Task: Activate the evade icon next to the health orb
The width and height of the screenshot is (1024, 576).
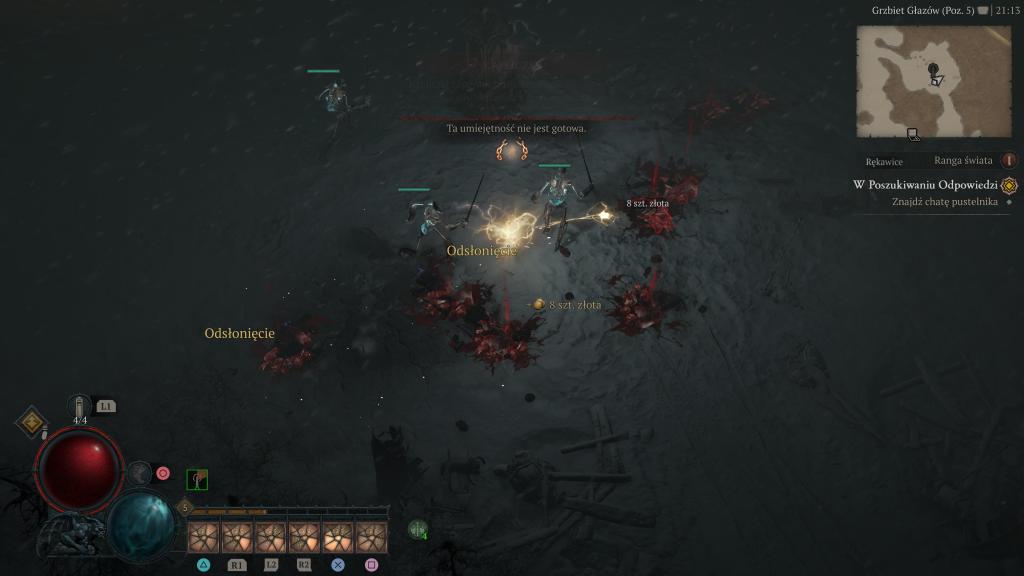Action: pyautogui.click(x=139, y=473)
